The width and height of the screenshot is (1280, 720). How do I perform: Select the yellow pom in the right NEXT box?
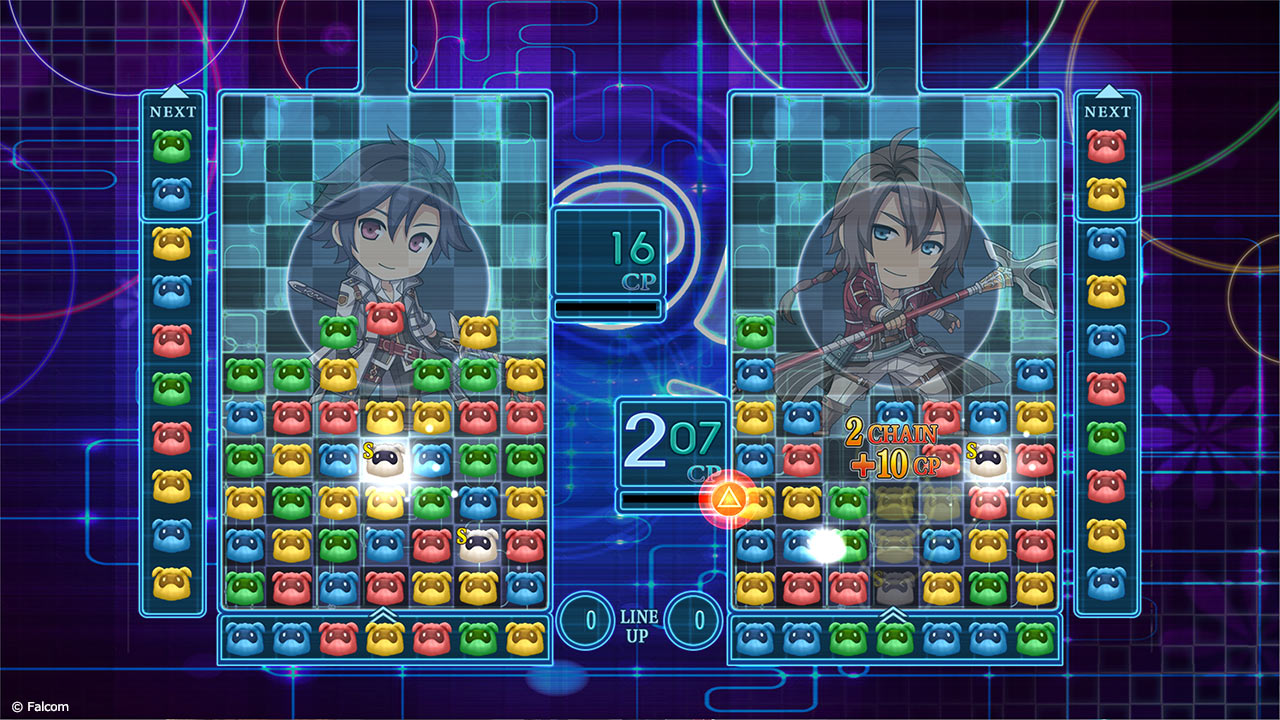[x=1106, y=194]
